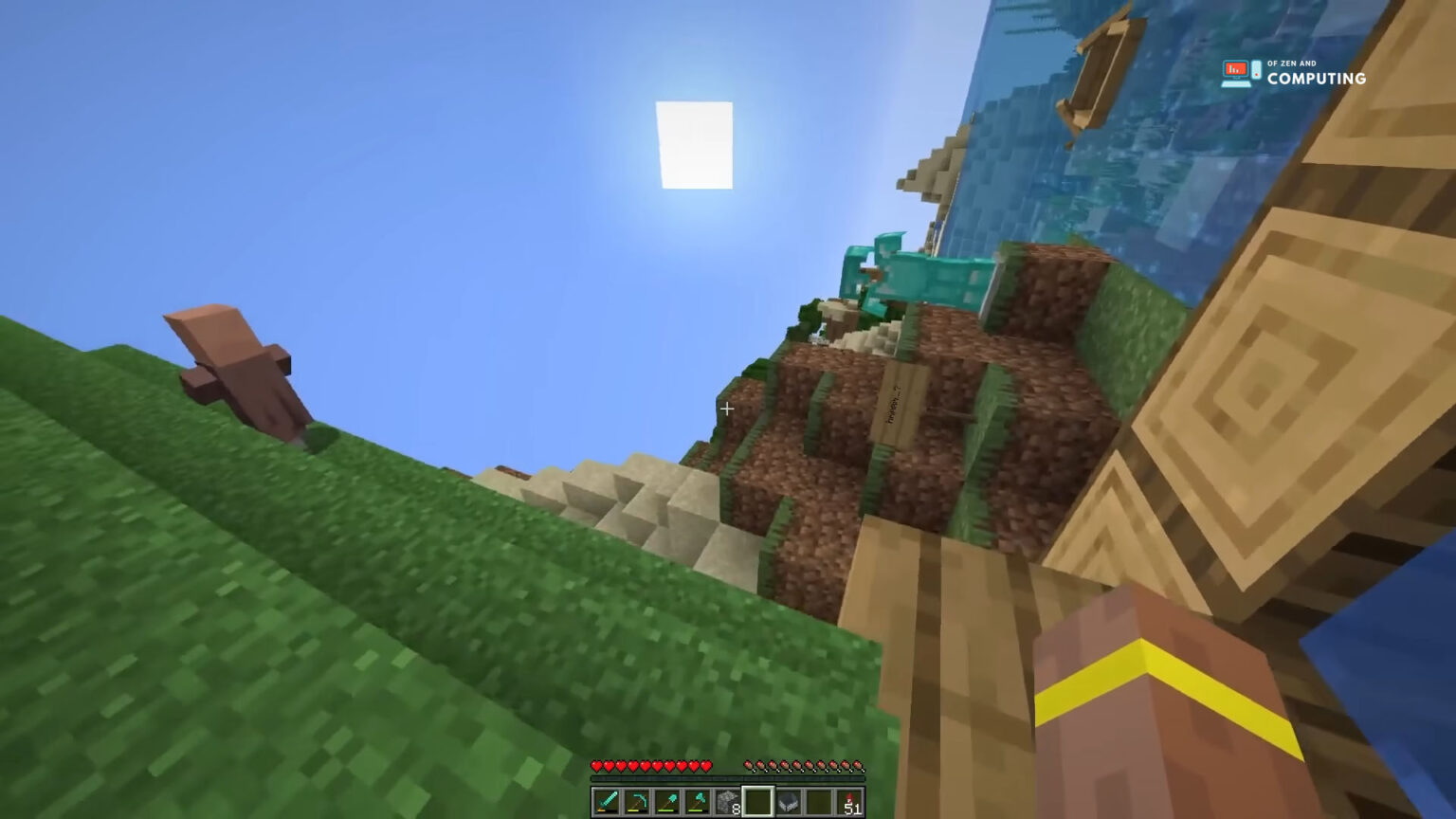Viewport: 1456px width, 819px height.
Task: Select the diamond shovel in the hotbar
Action: coord(664,802)
